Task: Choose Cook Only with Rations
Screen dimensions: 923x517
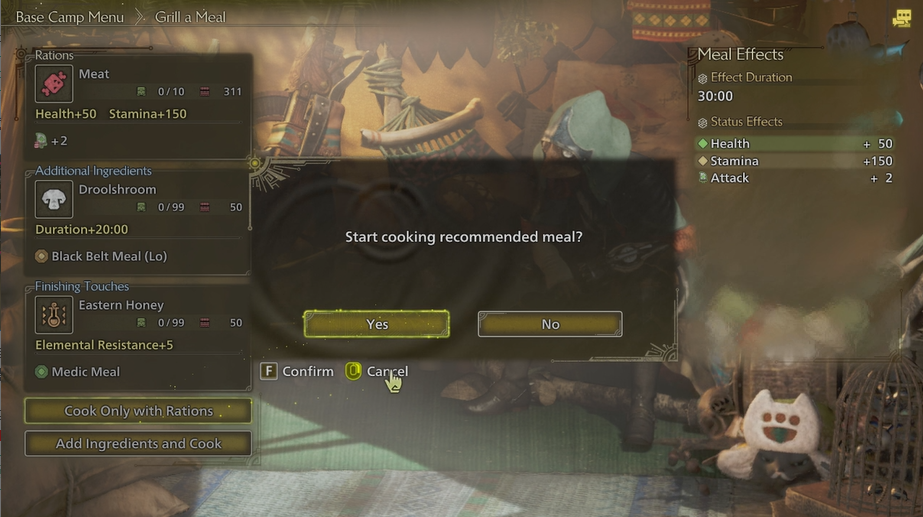Action: point(138,411)
